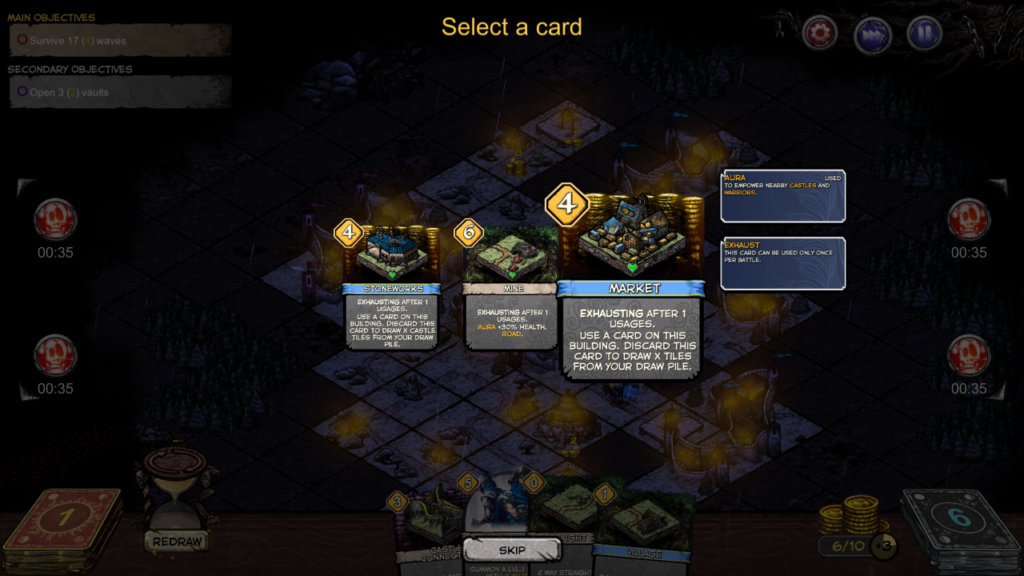
Task: Click the Redraw hourglass button
Action: [177, 500]
